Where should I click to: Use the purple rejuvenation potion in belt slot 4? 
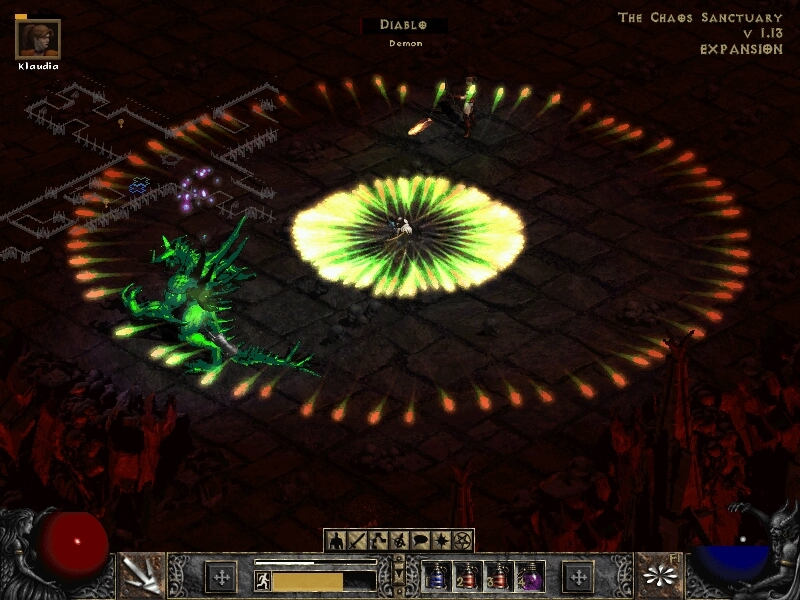[530, 577]
